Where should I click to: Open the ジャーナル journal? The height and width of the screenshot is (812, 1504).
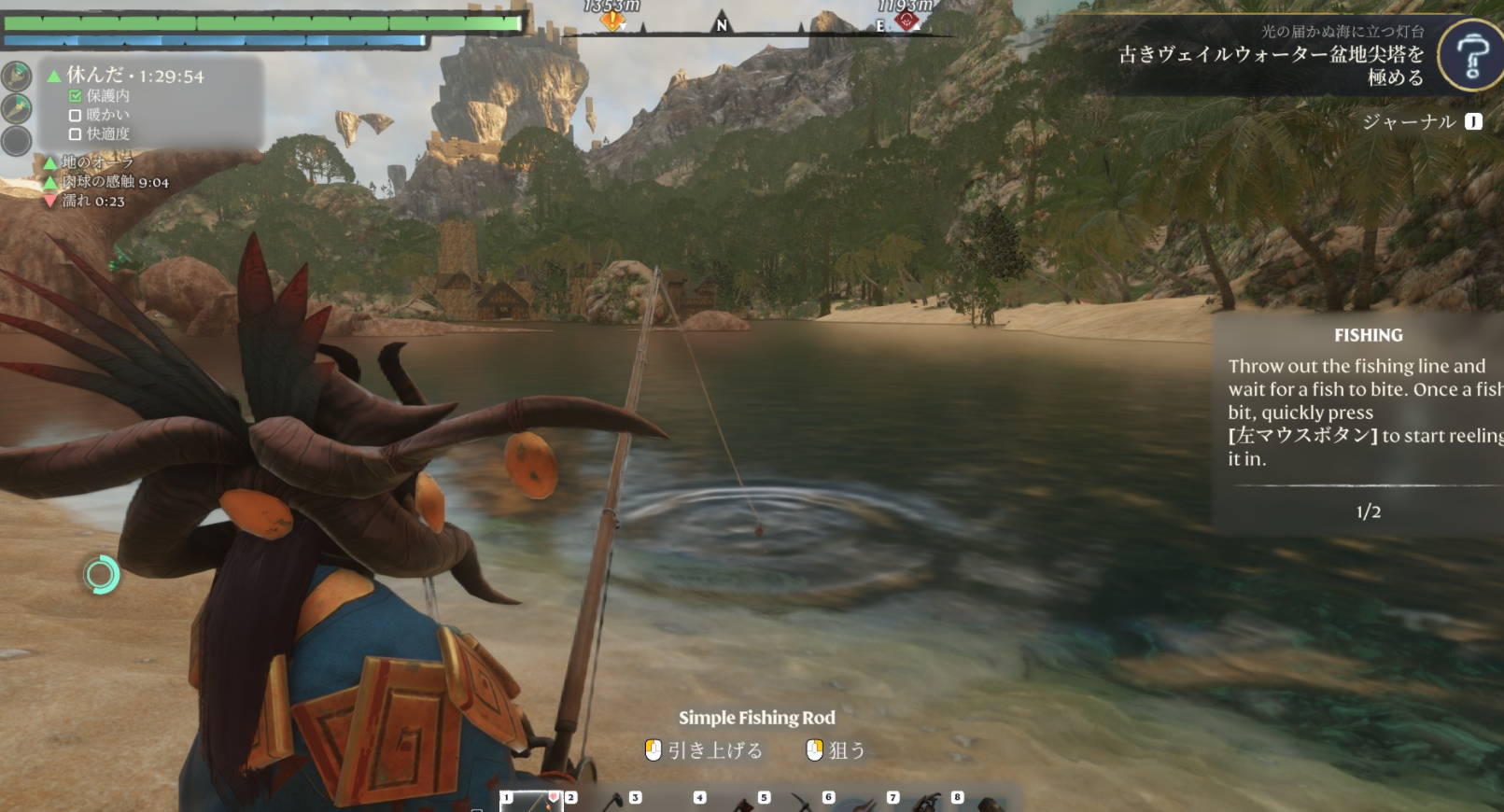(x=1421, y=121)
